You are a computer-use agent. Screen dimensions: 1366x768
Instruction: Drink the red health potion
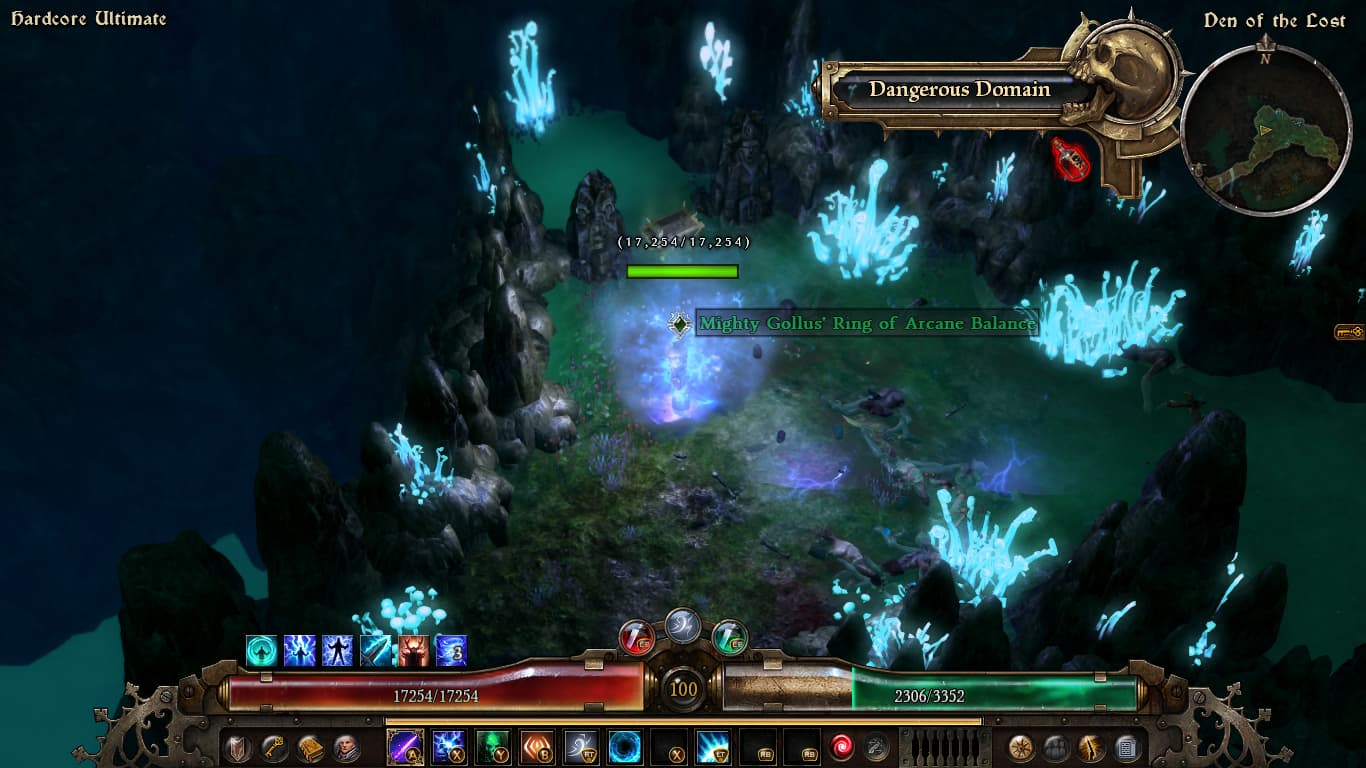(637, 637)
